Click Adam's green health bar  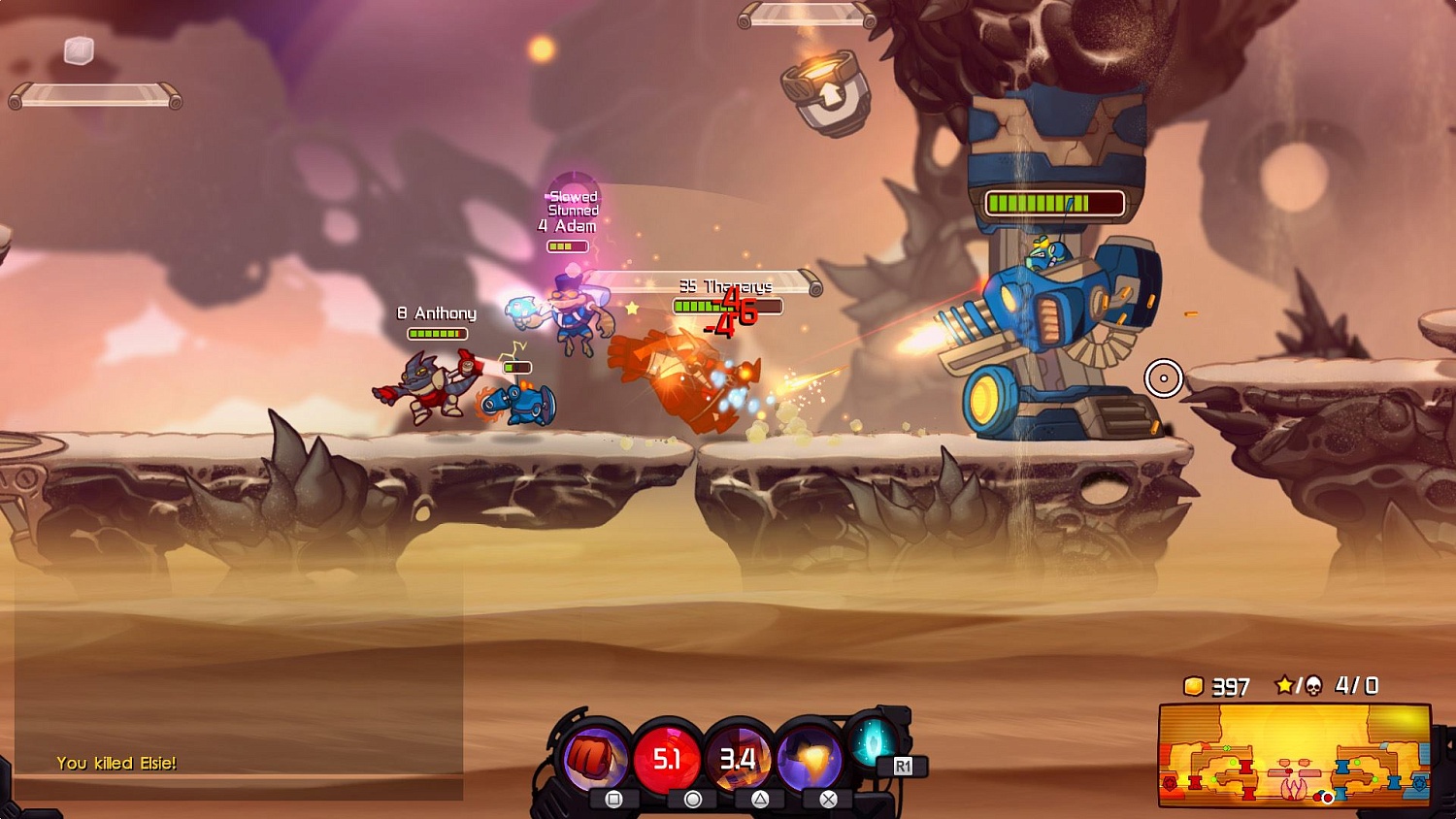pyautogui.click(x=567, y=246)
